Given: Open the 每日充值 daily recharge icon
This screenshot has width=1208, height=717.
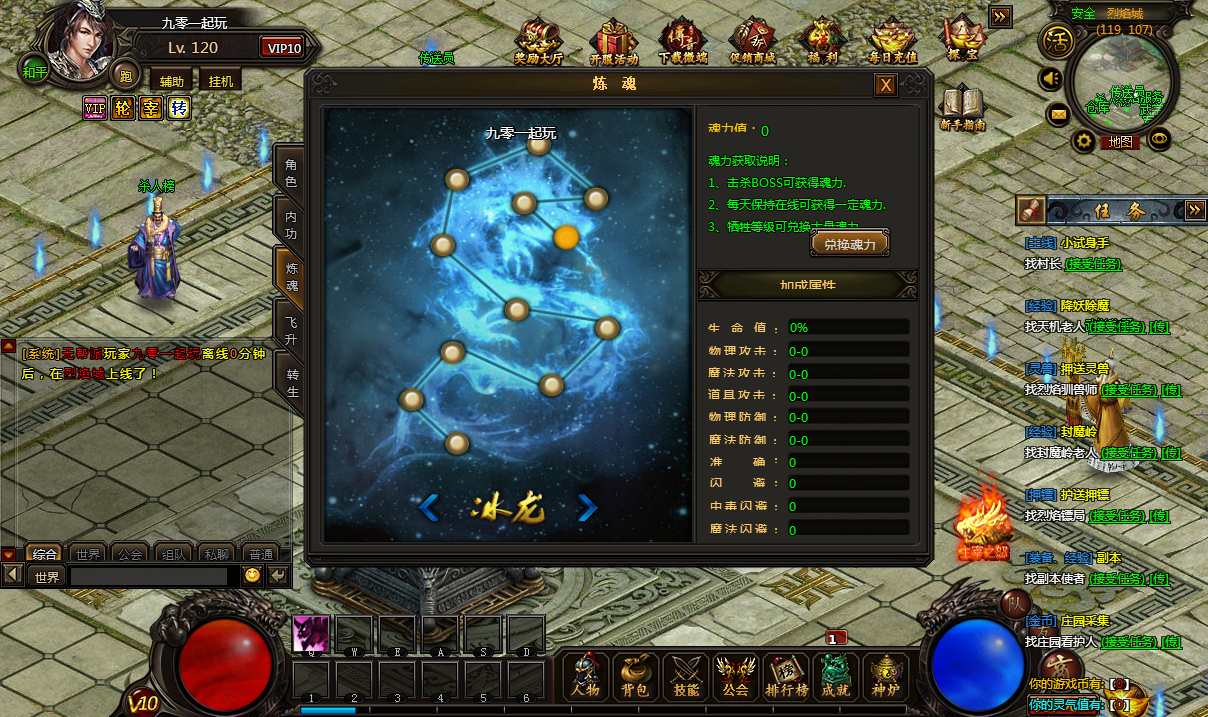Looking at the screenshot, I should point(892,40).
